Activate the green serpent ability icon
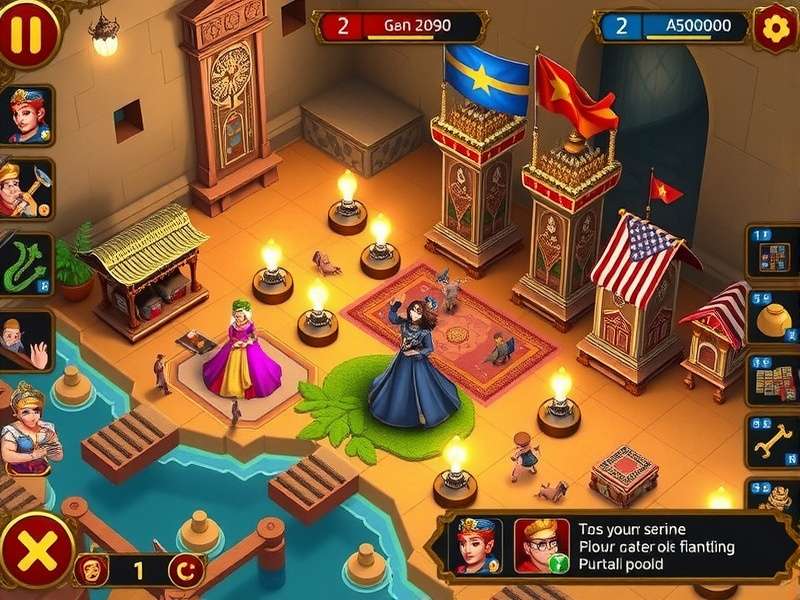 (x=26, y=264)
